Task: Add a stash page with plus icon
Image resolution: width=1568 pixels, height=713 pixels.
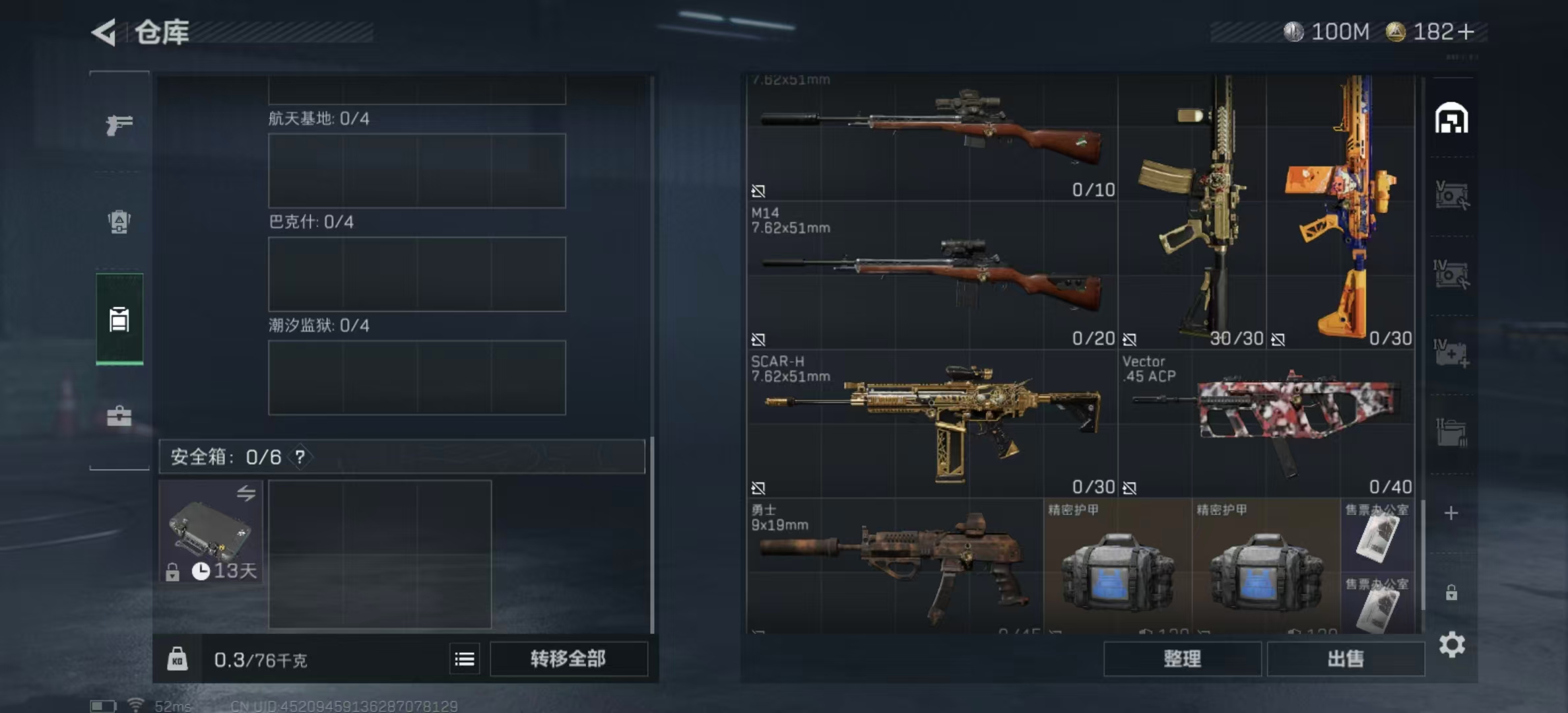Action: (x=1451, y=514)
